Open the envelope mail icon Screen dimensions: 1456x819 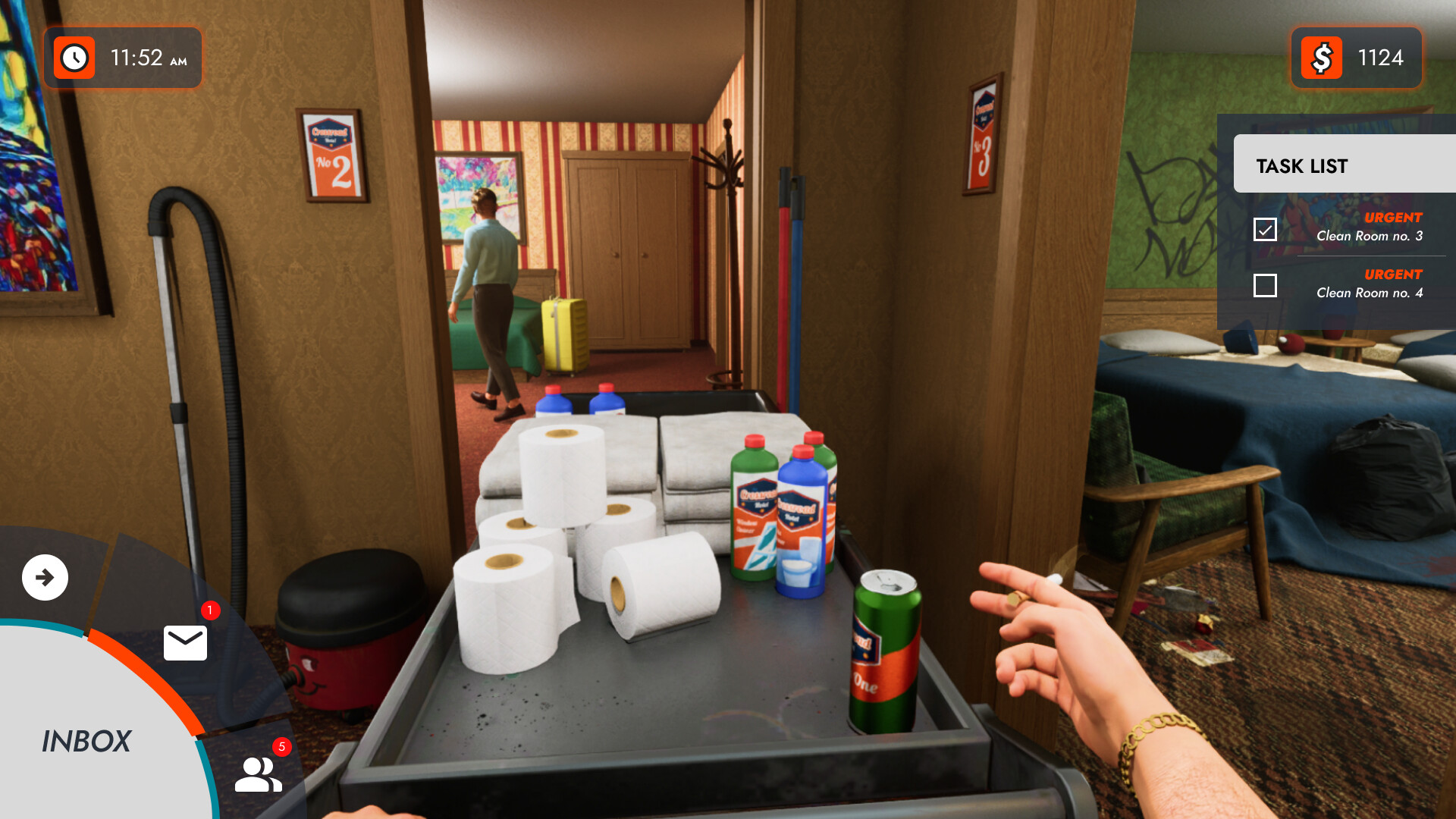[186, 643]
